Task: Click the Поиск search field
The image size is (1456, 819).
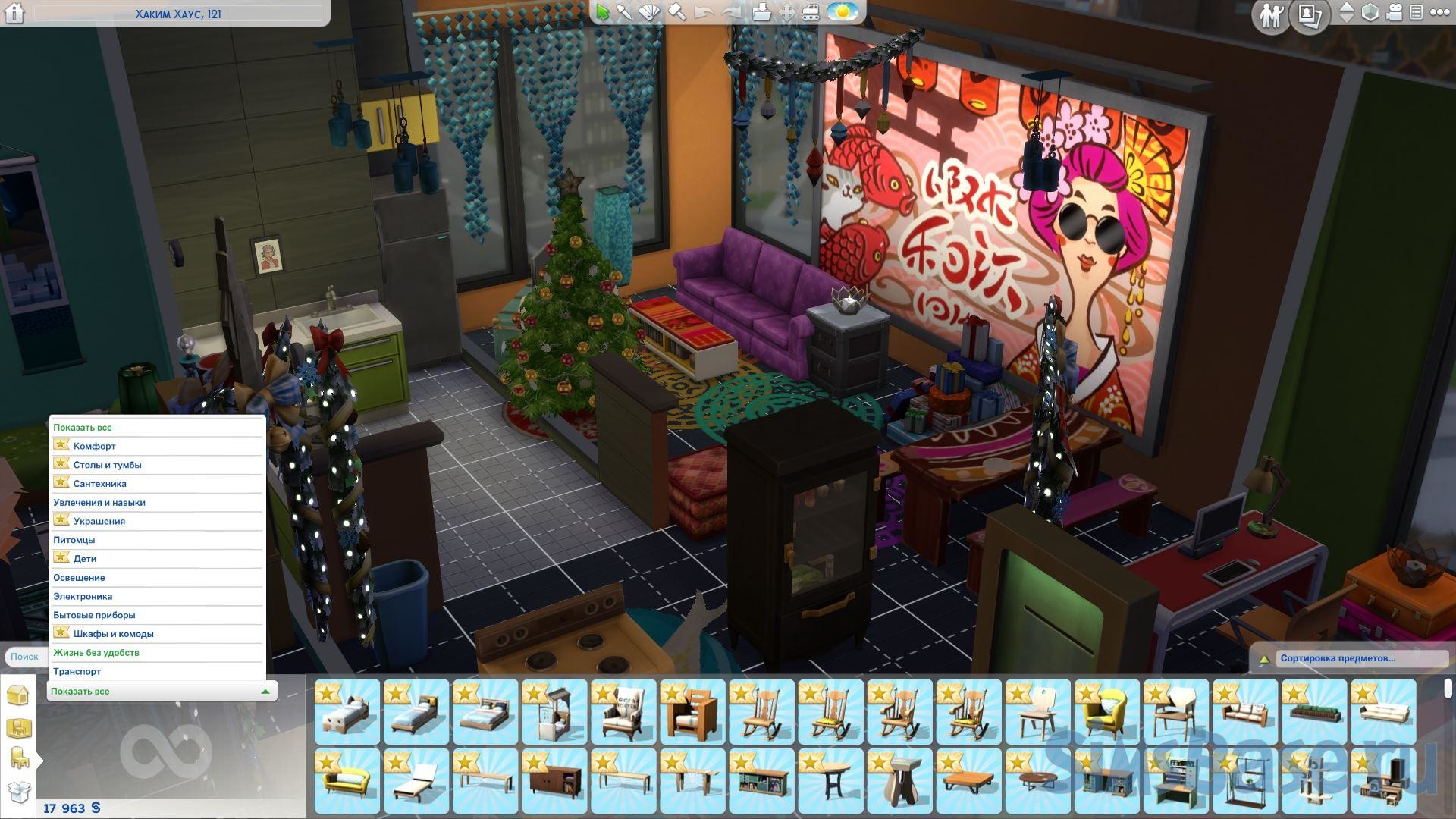Action: point(24,657)
